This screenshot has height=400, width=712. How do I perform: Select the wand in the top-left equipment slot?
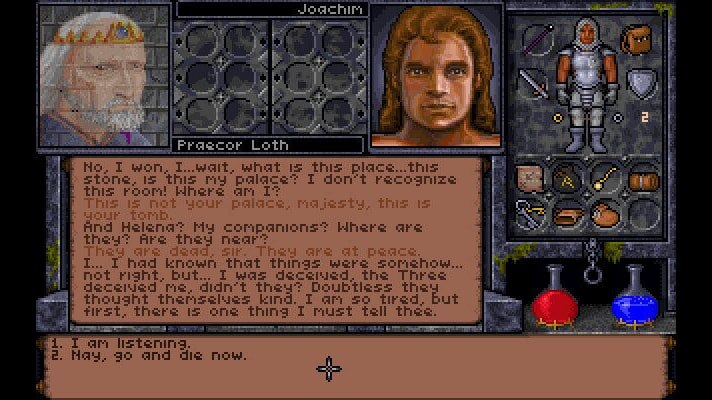click(x=537, y=43)
